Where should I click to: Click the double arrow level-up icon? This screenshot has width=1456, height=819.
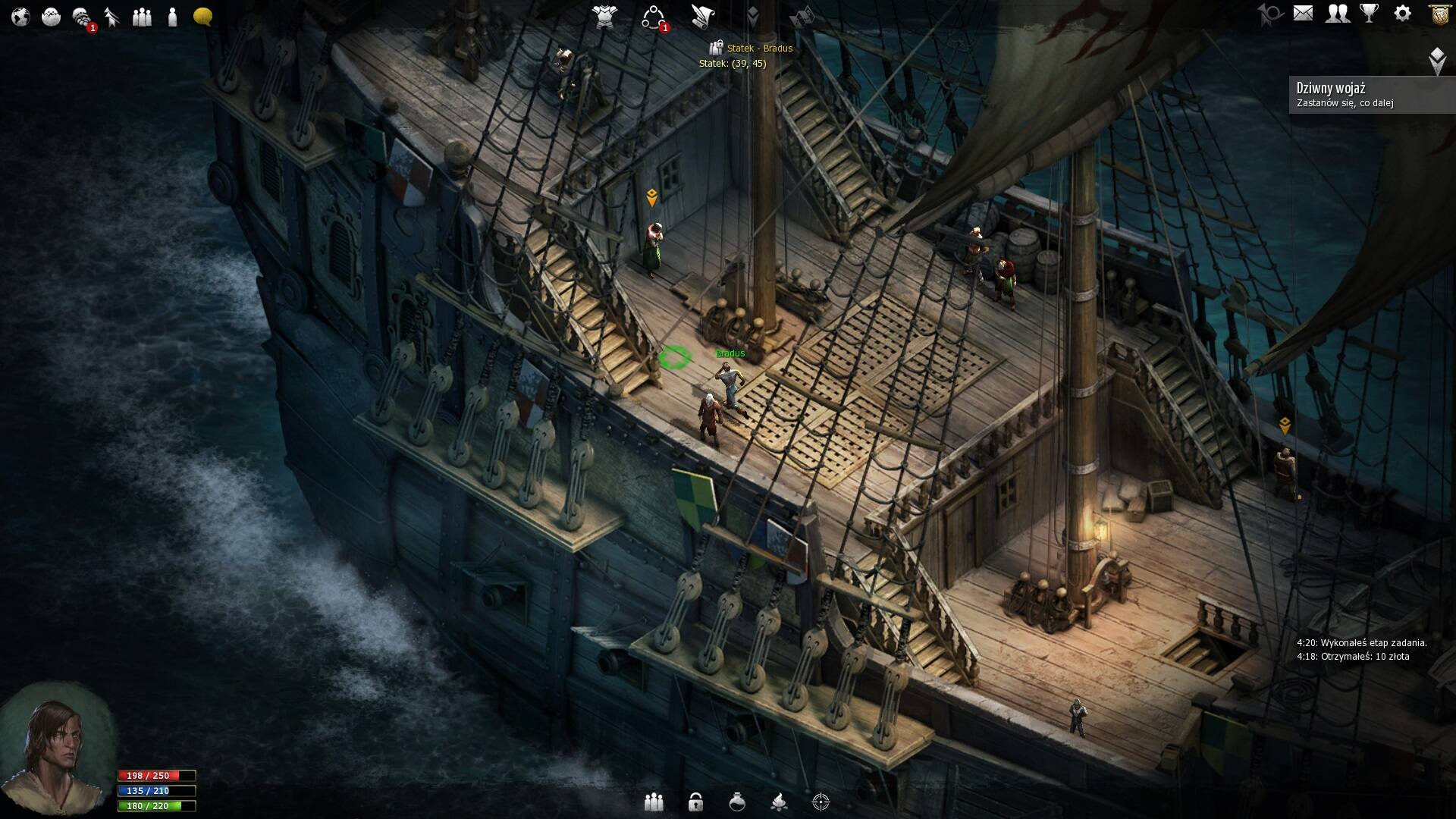coord(112,17)
